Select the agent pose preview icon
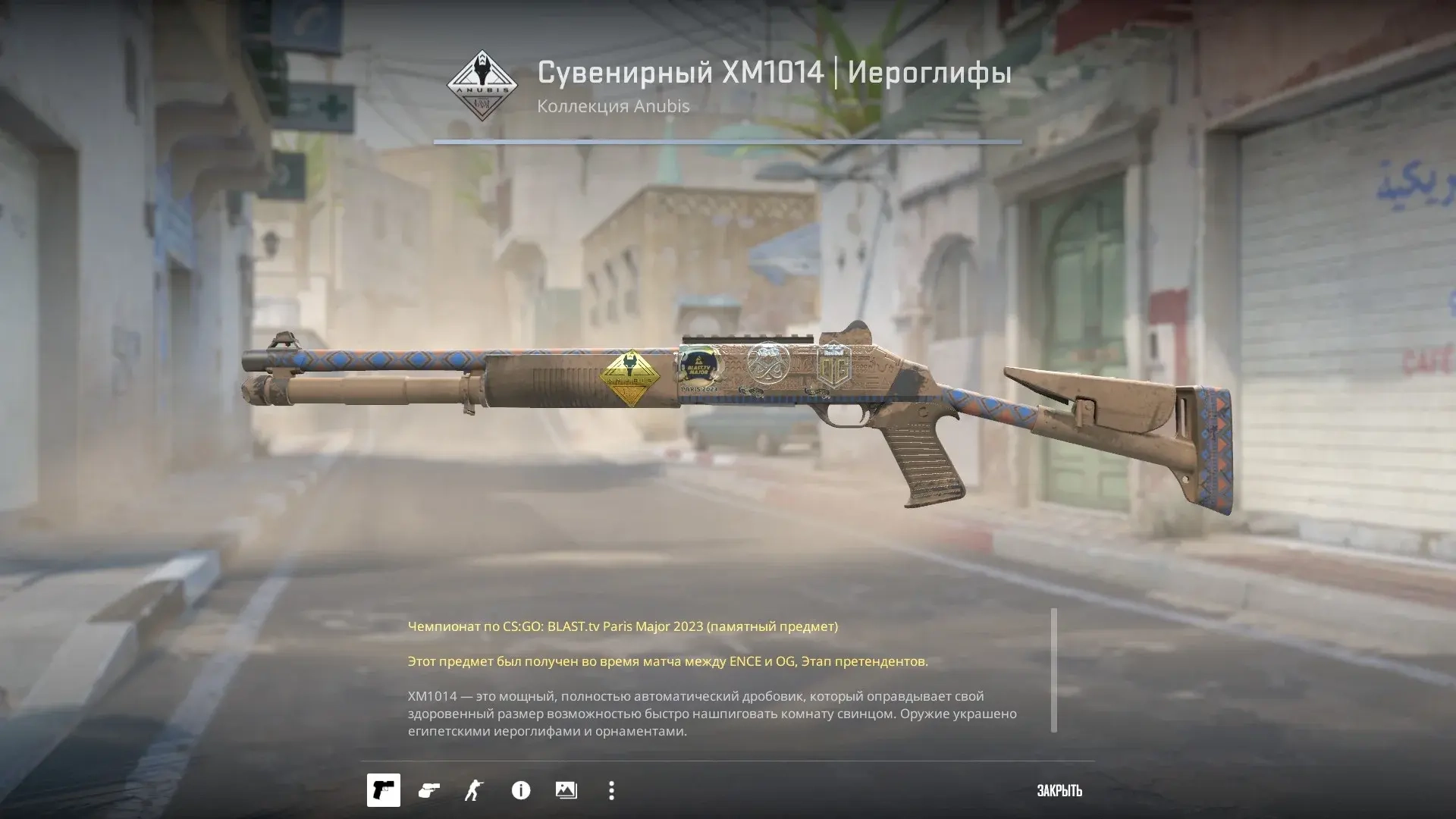Screen dimensions: 1456x819 474,790
